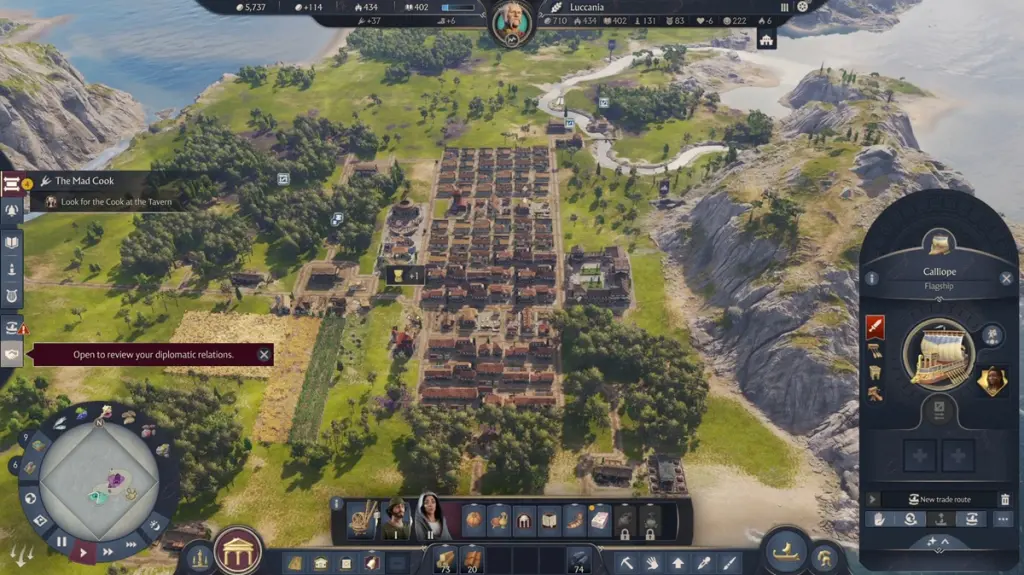Screen dimensions: 1024x575
Task: Close the Calliope flagship panel
Action: tap(1006, 279)
